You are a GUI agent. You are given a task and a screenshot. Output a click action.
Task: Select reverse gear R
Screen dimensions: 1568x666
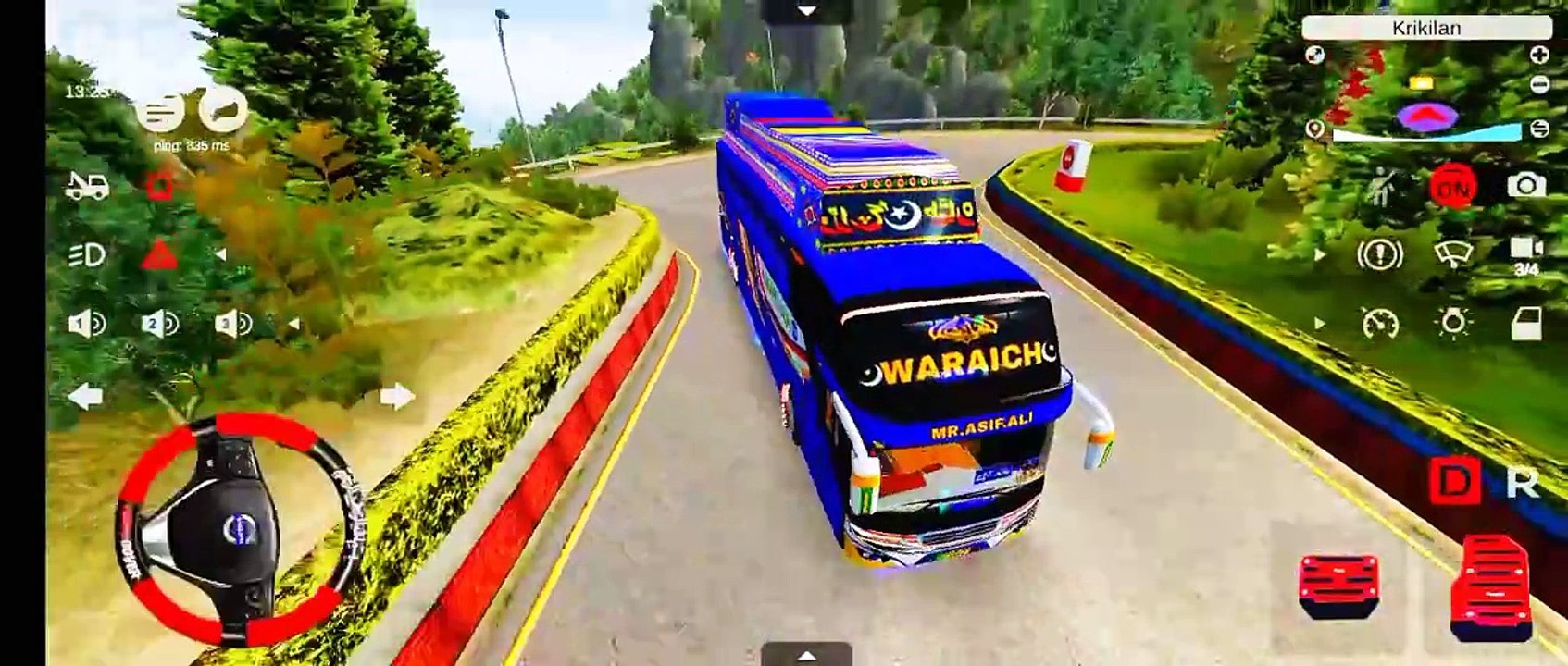(x=1522, y=483)
